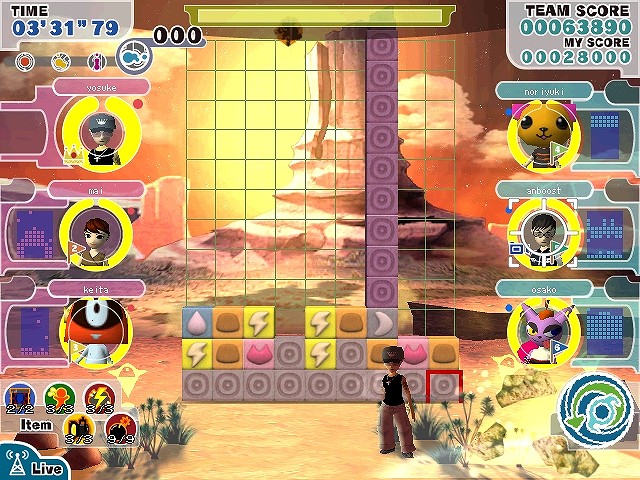The height and width of the screenshot is (480, 640).
Task: Select the red-outlined grey block tile
Action: point(444,385)
